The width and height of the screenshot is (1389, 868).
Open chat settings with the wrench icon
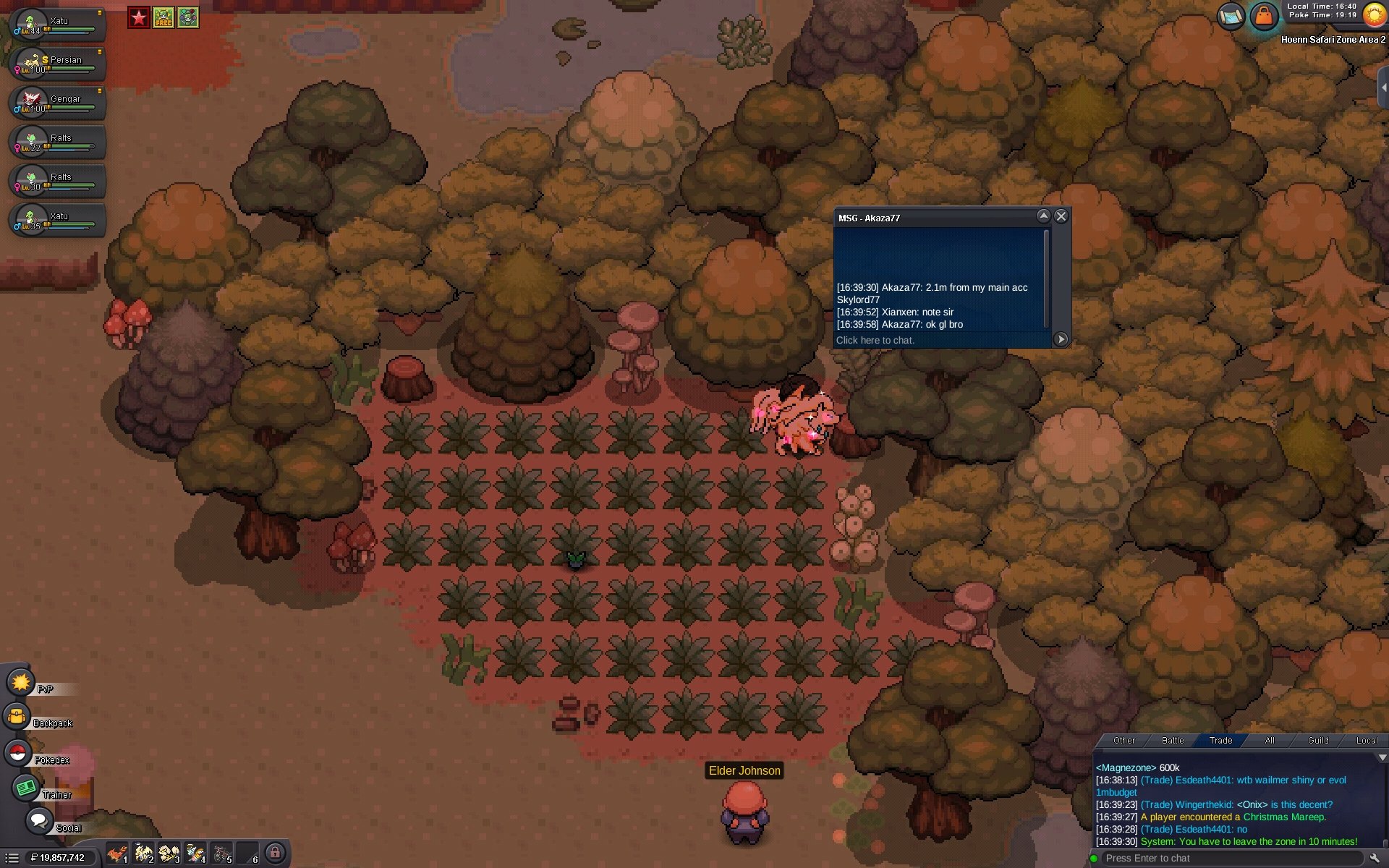[x=1375, y=859]
